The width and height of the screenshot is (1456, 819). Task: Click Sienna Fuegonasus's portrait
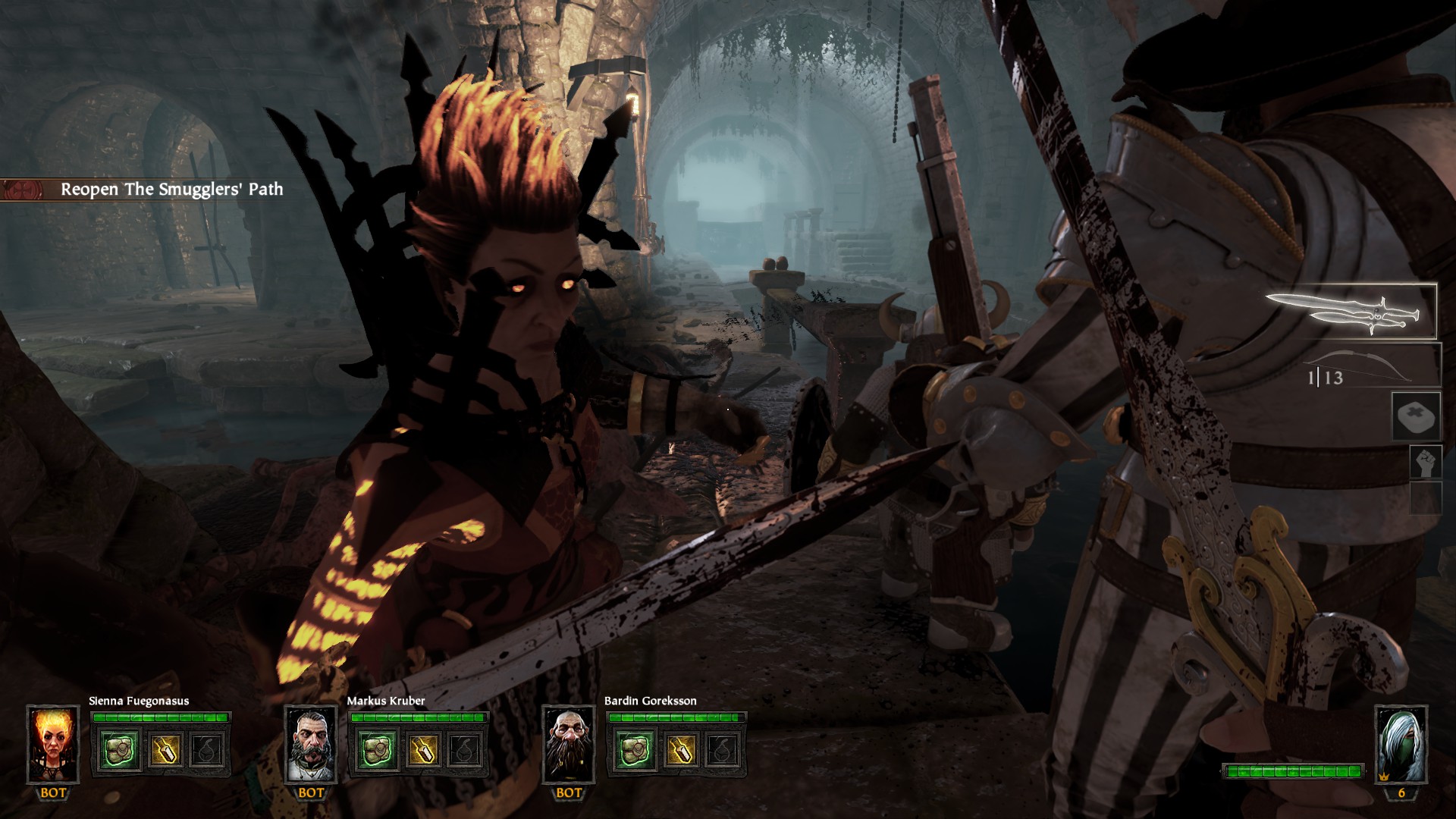point(53,745)
